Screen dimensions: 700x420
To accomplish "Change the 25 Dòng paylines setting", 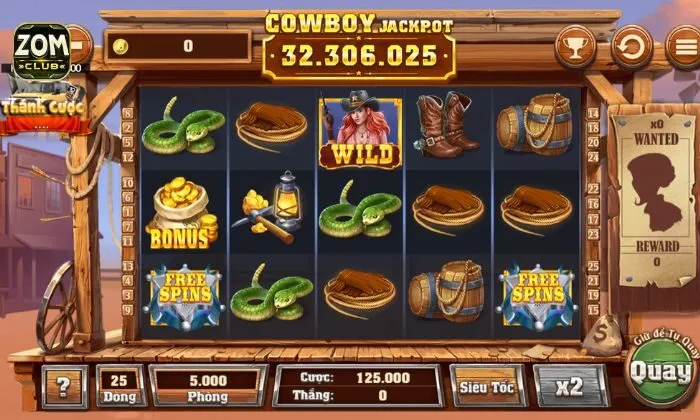I will click(120, 386).
